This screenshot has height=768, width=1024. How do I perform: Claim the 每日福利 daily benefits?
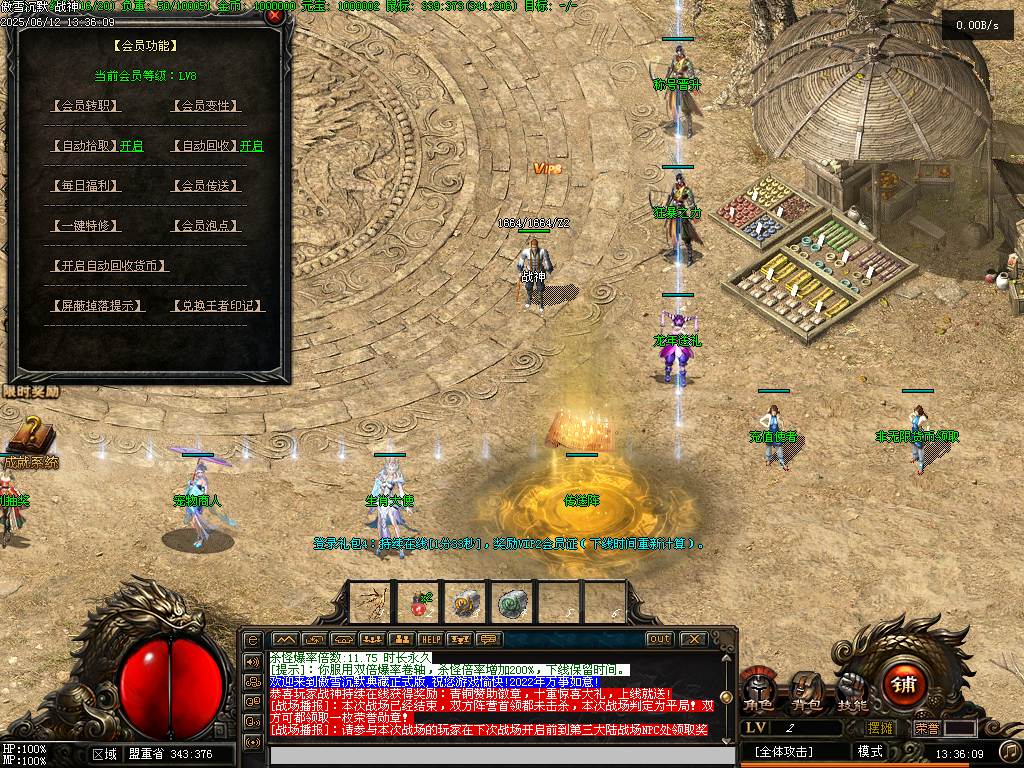click(85, 186)
